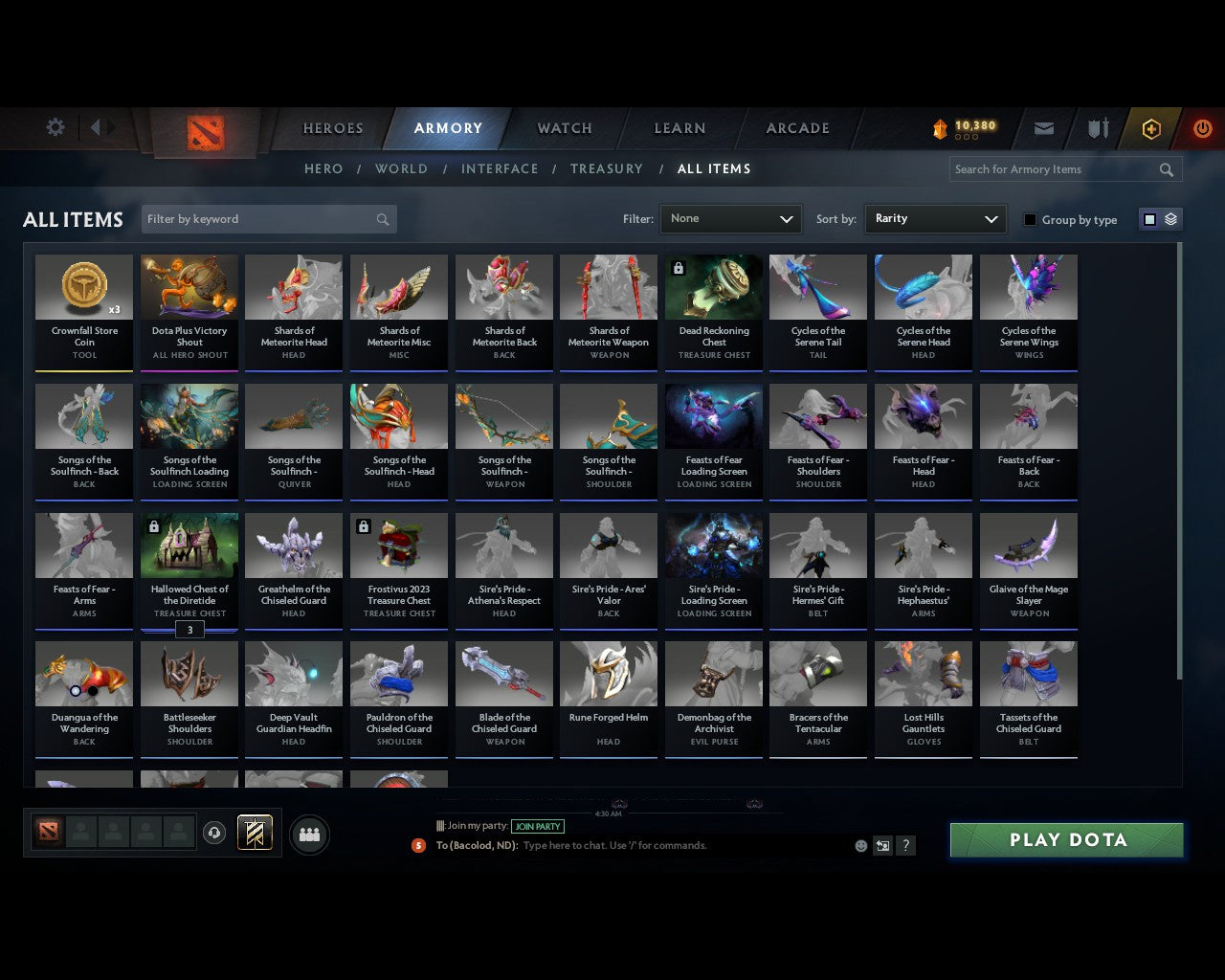Open the WATCH tab in the top menu
1225x980 pixels.
pyautogui.click(x=564, y=128)
